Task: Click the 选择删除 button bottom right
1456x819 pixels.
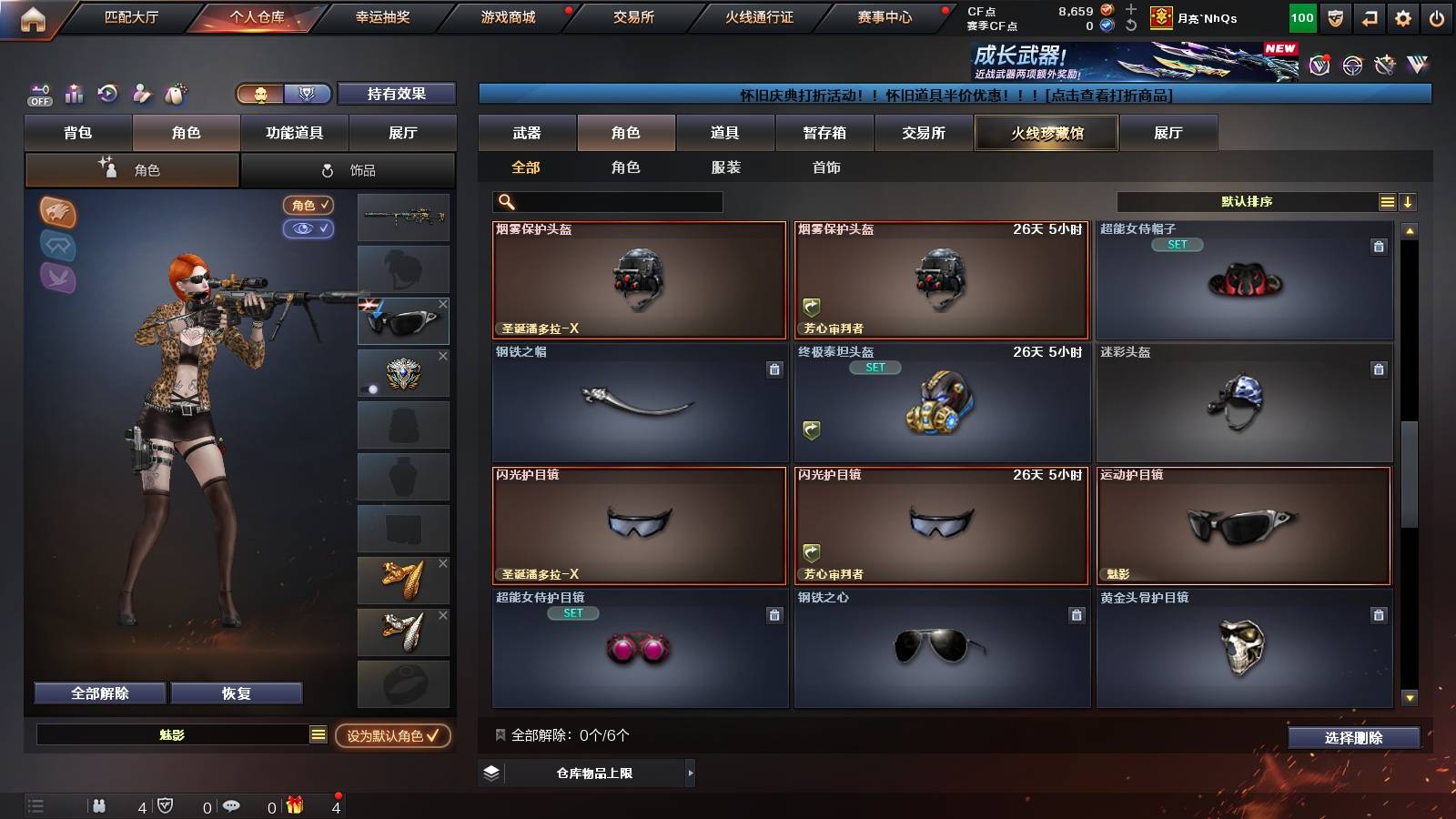Action: (1354, 738)
